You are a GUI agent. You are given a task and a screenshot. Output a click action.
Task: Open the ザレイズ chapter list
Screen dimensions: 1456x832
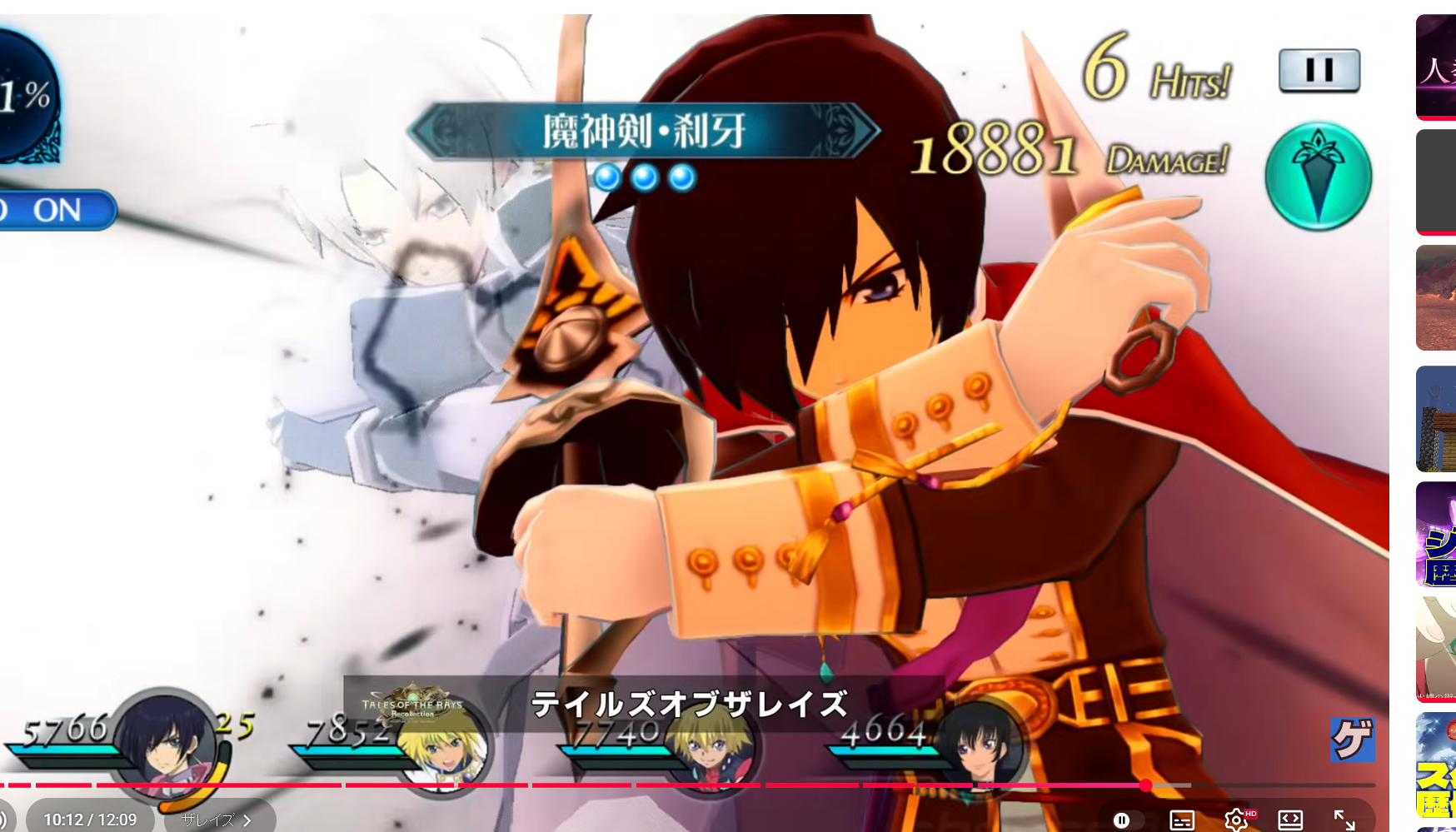click(x=218, y=820)
